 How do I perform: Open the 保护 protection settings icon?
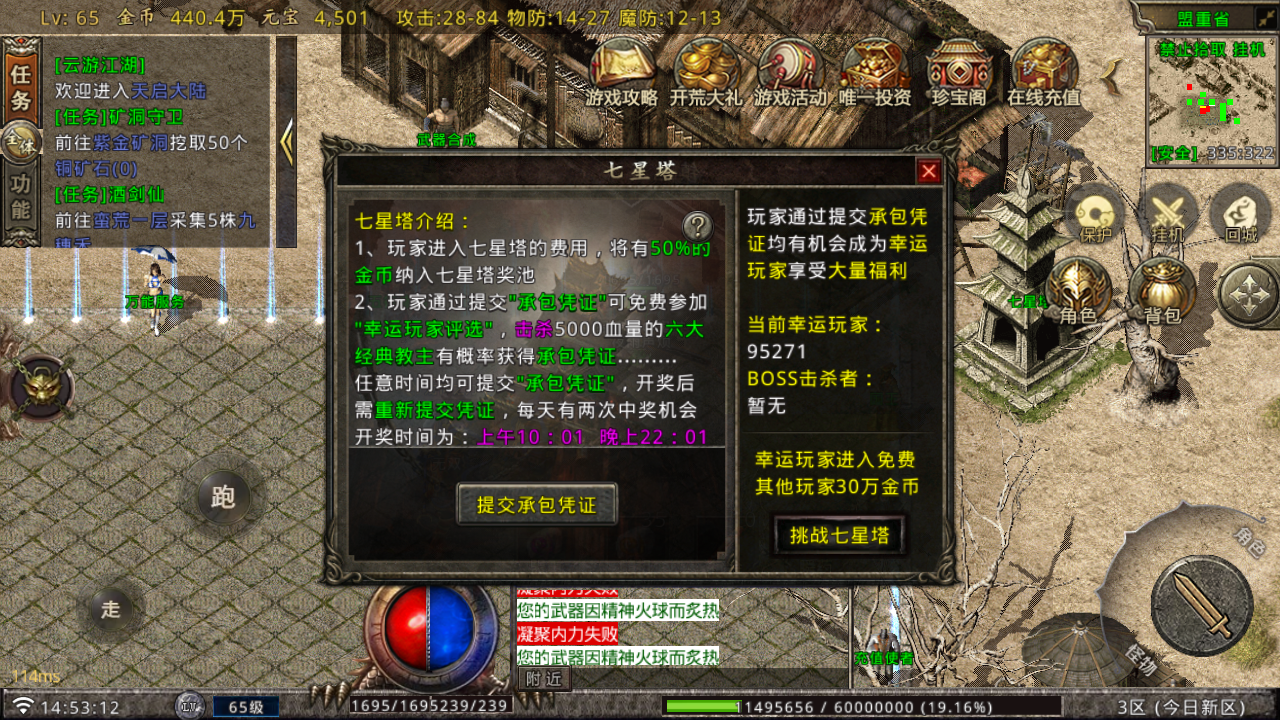click(x=1094, y=212)
